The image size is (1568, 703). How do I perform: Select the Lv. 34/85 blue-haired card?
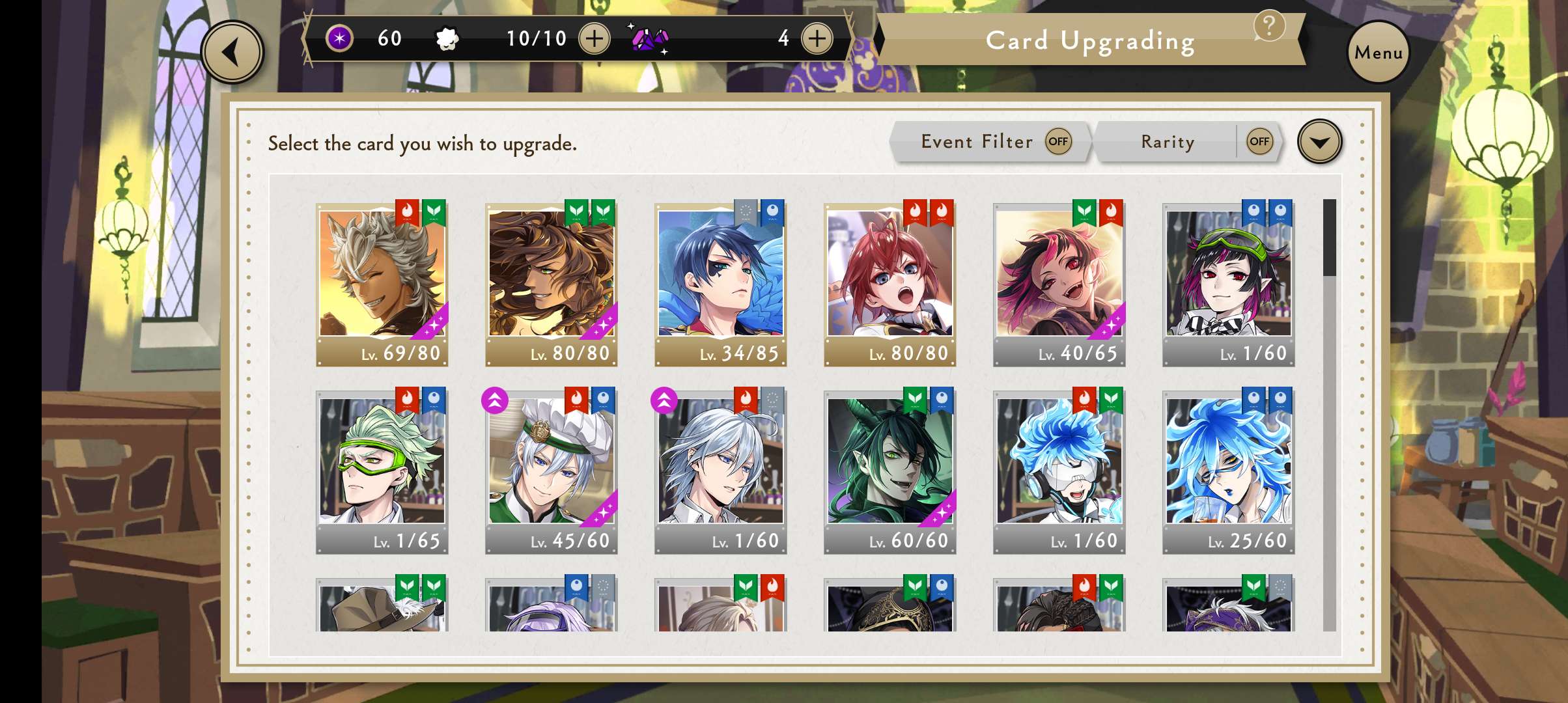pos(721,283)
